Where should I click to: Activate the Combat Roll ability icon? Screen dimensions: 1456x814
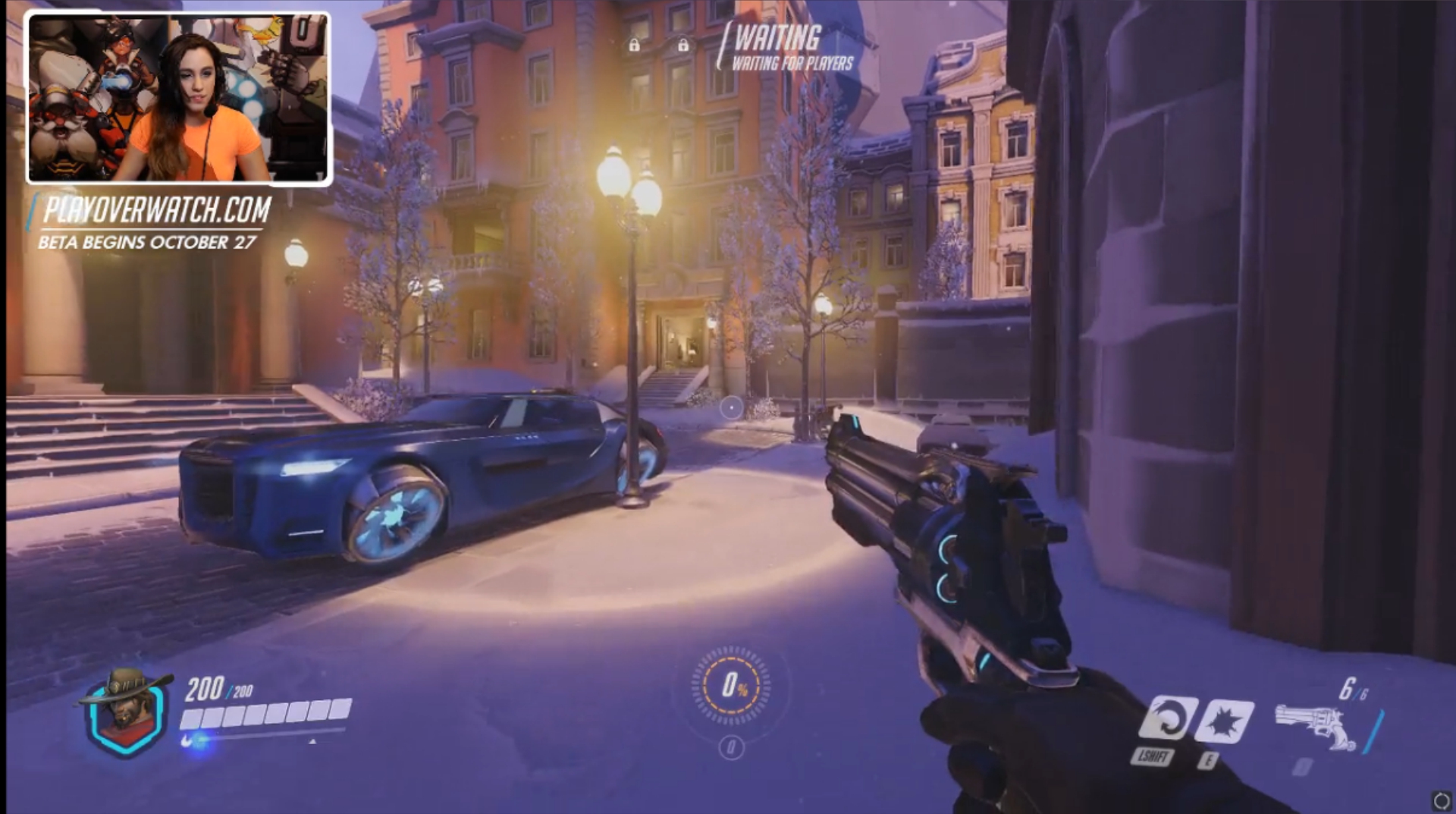point(1166,718)
